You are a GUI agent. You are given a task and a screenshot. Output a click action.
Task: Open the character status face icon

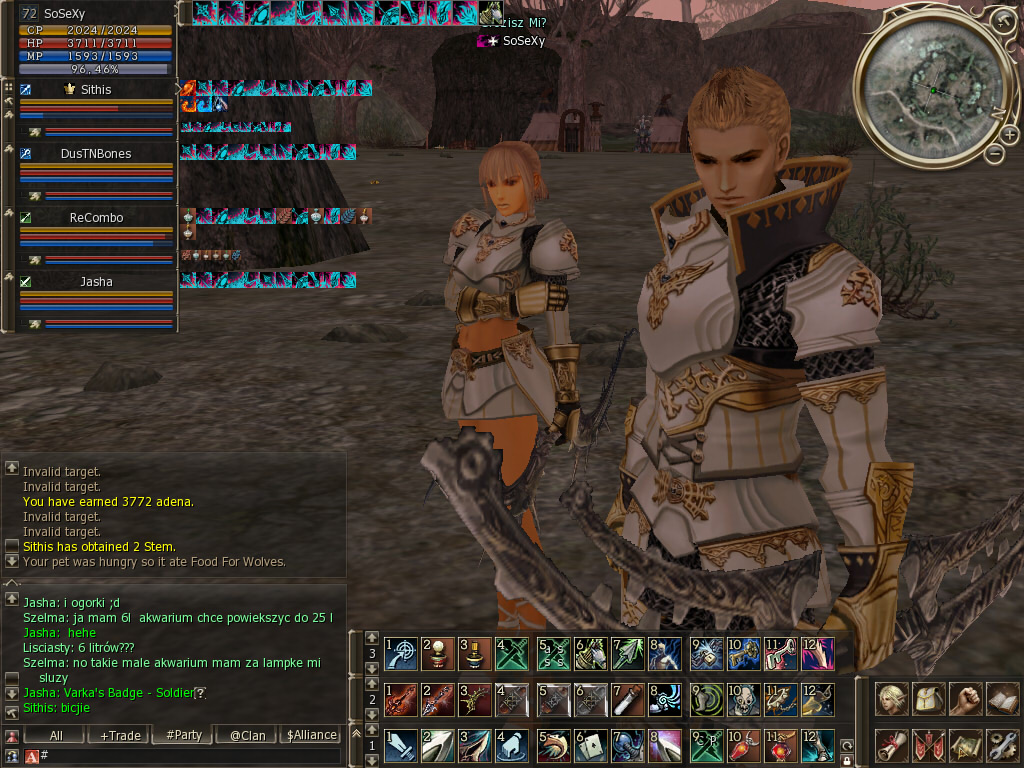coord(892,698)
